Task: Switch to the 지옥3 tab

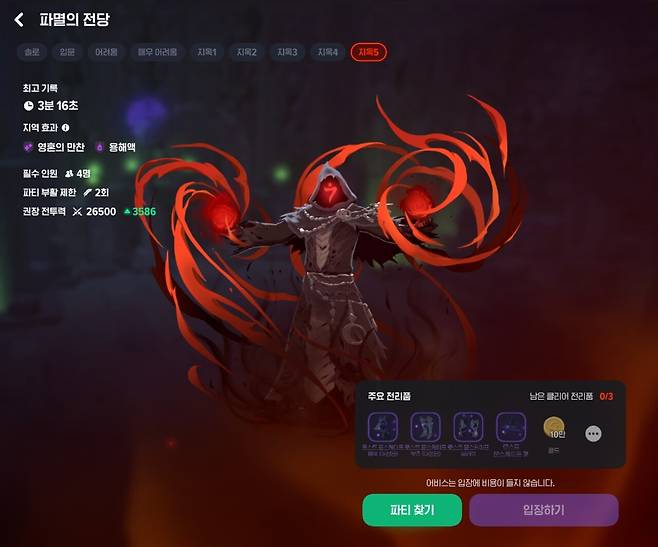Action: coord(288,52)
